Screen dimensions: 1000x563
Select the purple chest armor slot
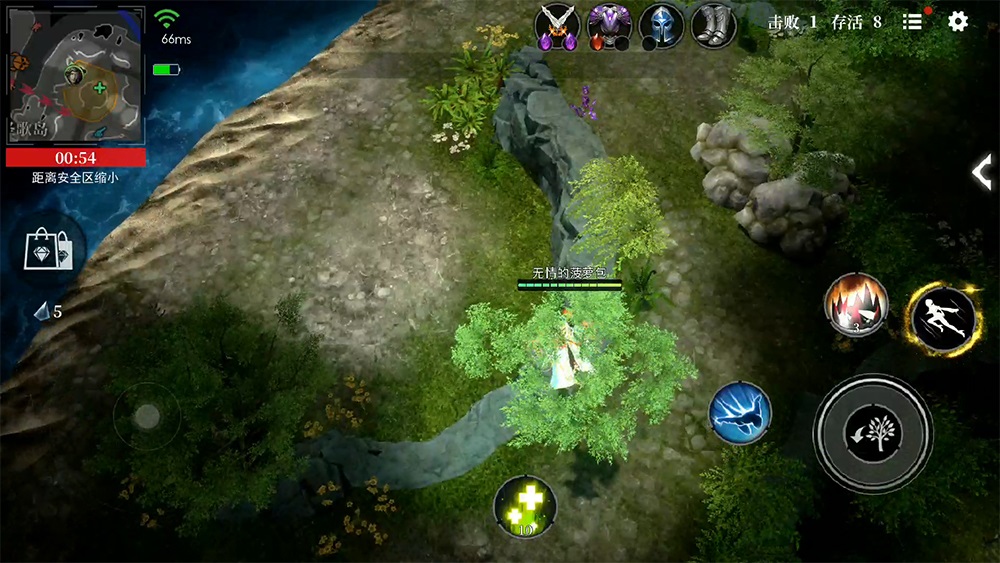pos(609,26)
